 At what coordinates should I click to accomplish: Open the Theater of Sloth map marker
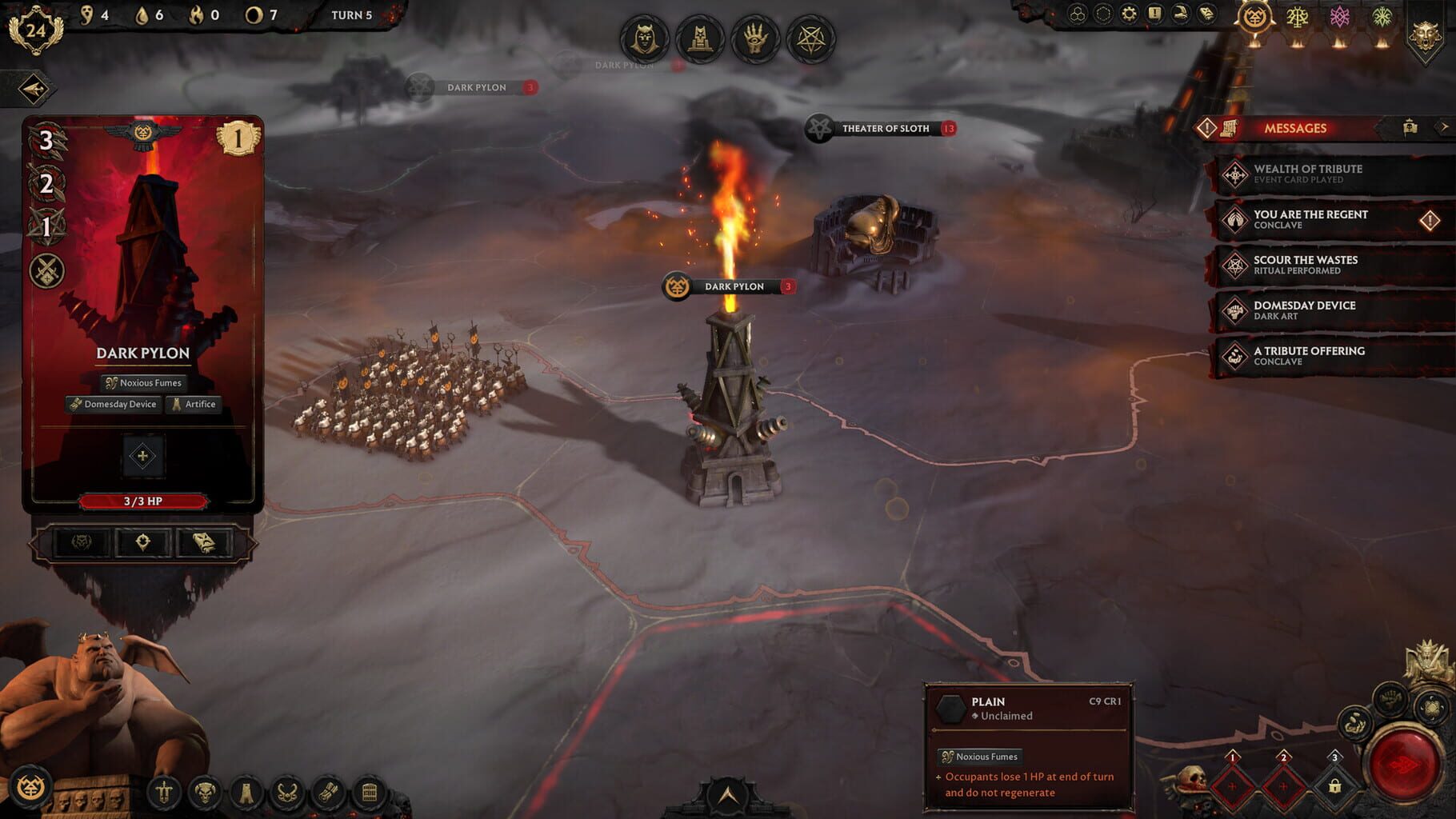[x=883, y=128]
